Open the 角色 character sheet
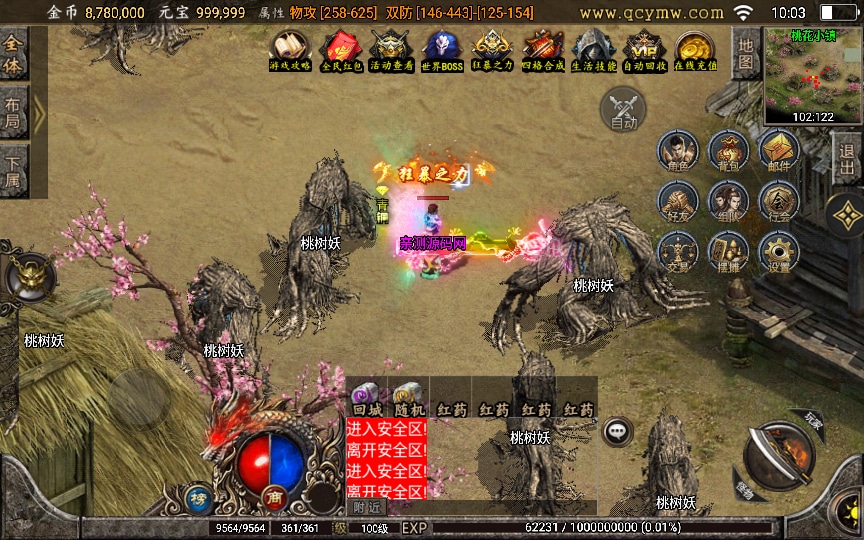The width and height of the screenshot is (864, 540). coord(677,153)
